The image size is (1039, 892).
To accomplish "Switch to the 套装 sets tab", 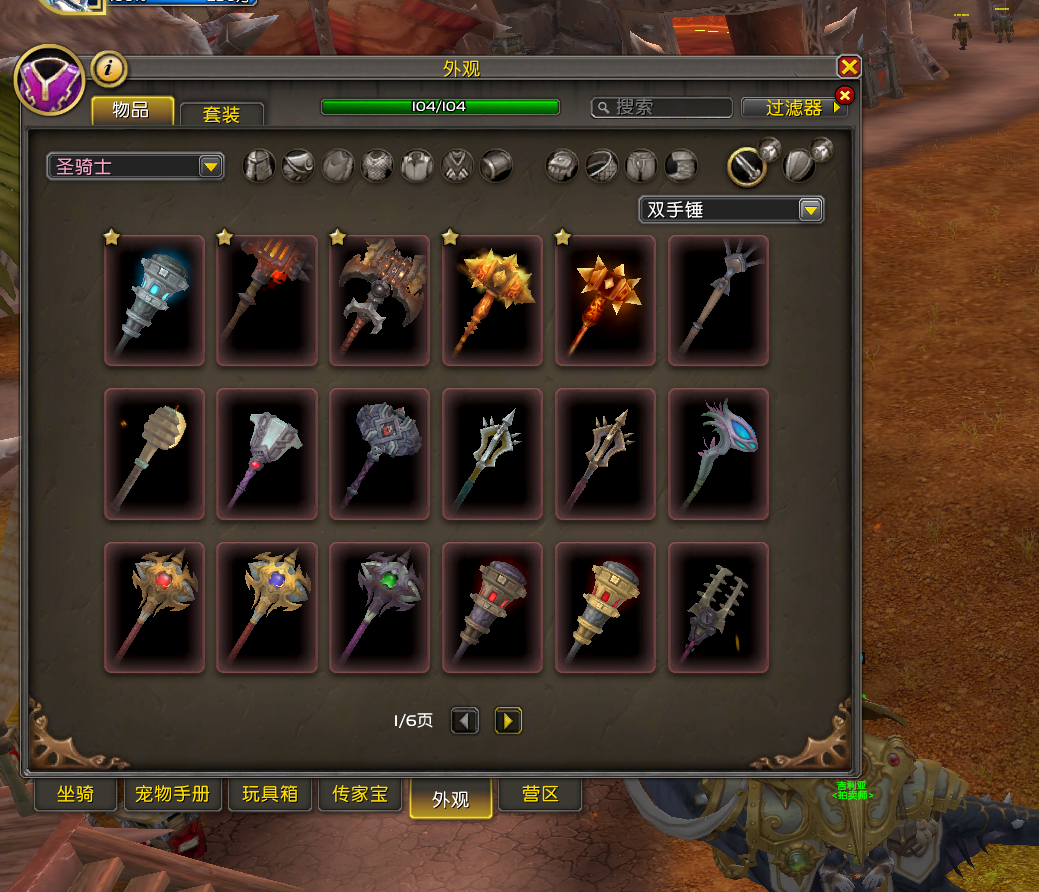I will coord(221,114).
